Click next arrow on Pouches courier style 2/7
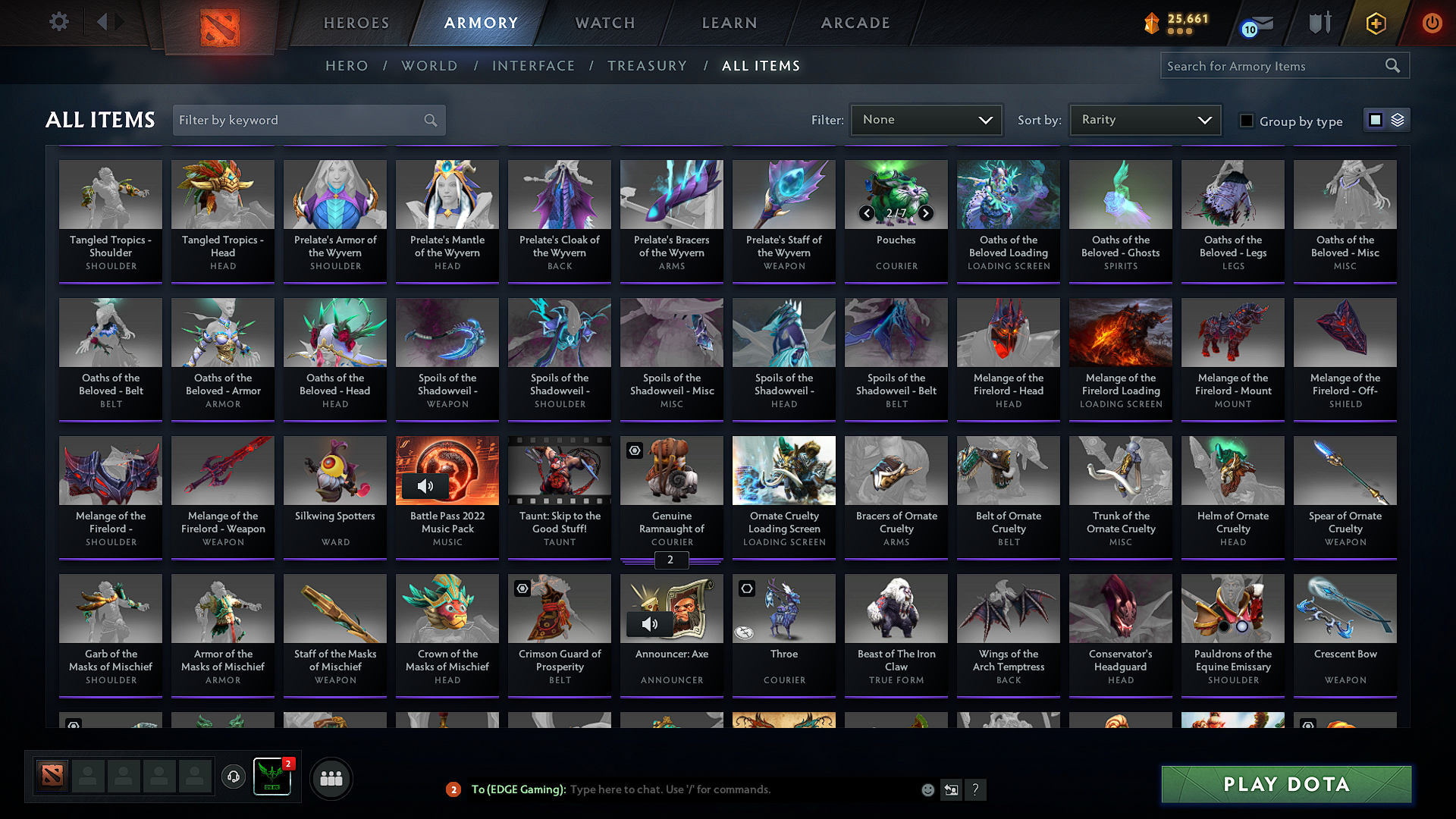Screen dimensions: 1456x819 pyautogui.click(x=925, y=214)
